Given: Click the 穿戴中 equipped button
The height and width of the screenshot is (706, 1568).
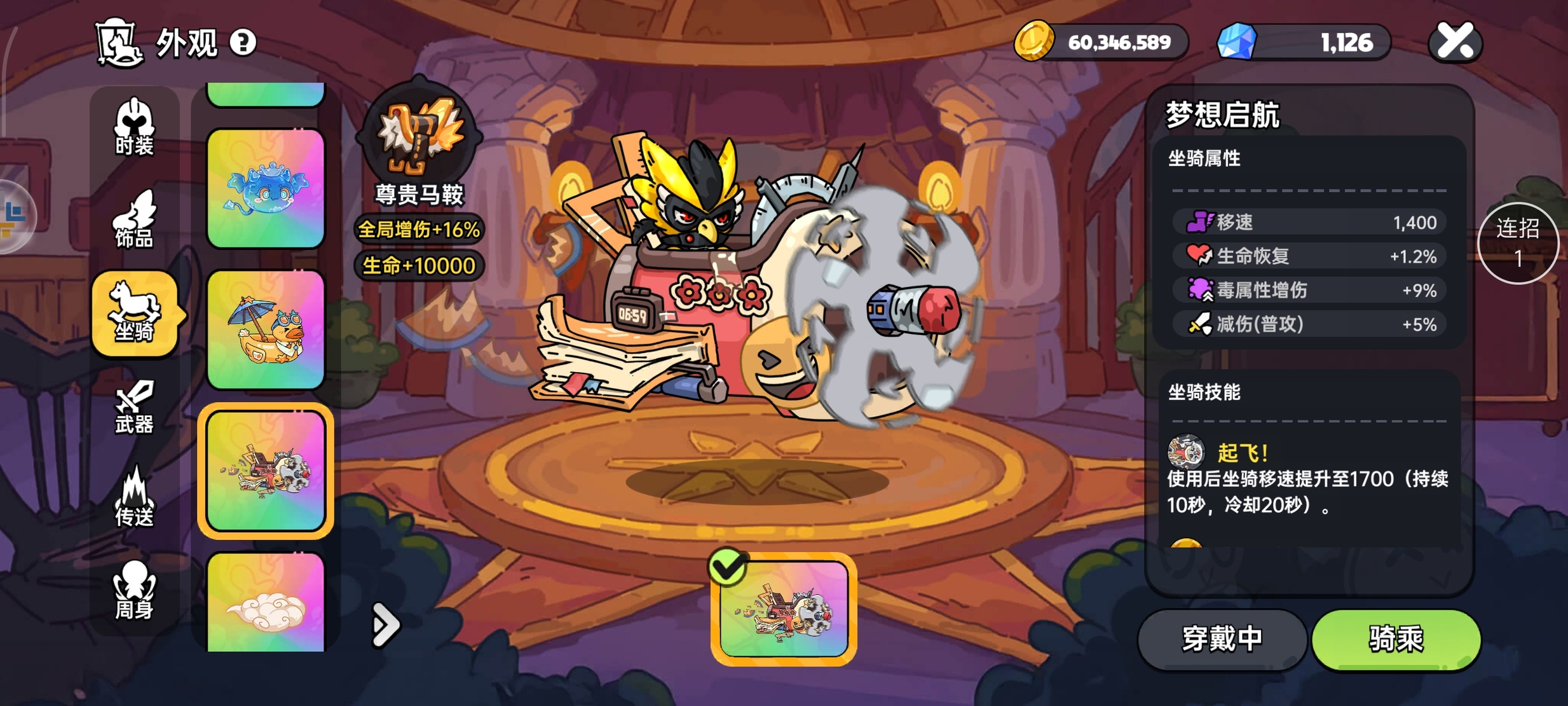Looking at the screenshot, I should pyautogui.click(x=1221, y=639).
